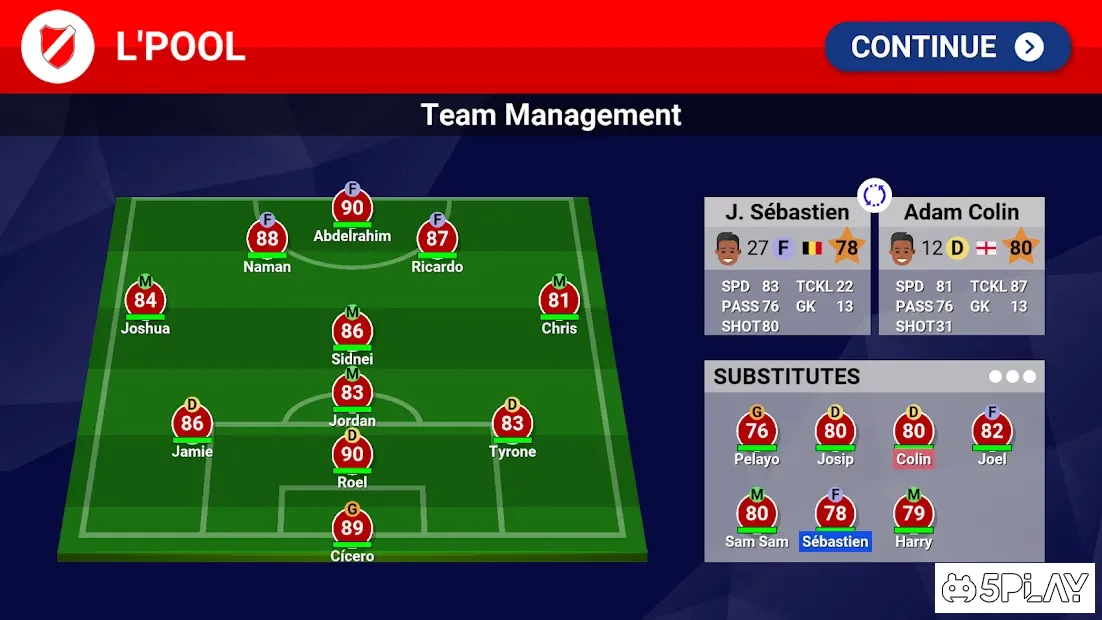Open the J. Sébastien player card
Viewport: 1102px width, 620px height.
tap(787, 265)
